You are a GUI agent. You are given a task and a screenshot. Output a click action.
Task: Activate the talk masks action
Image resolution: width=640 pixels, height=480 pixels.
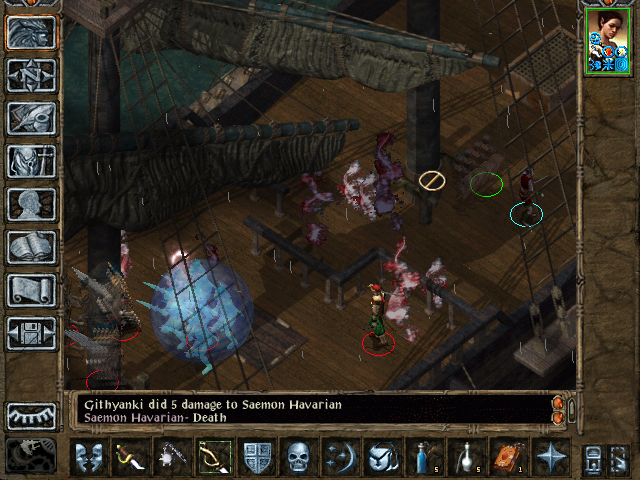click(89, 456)
